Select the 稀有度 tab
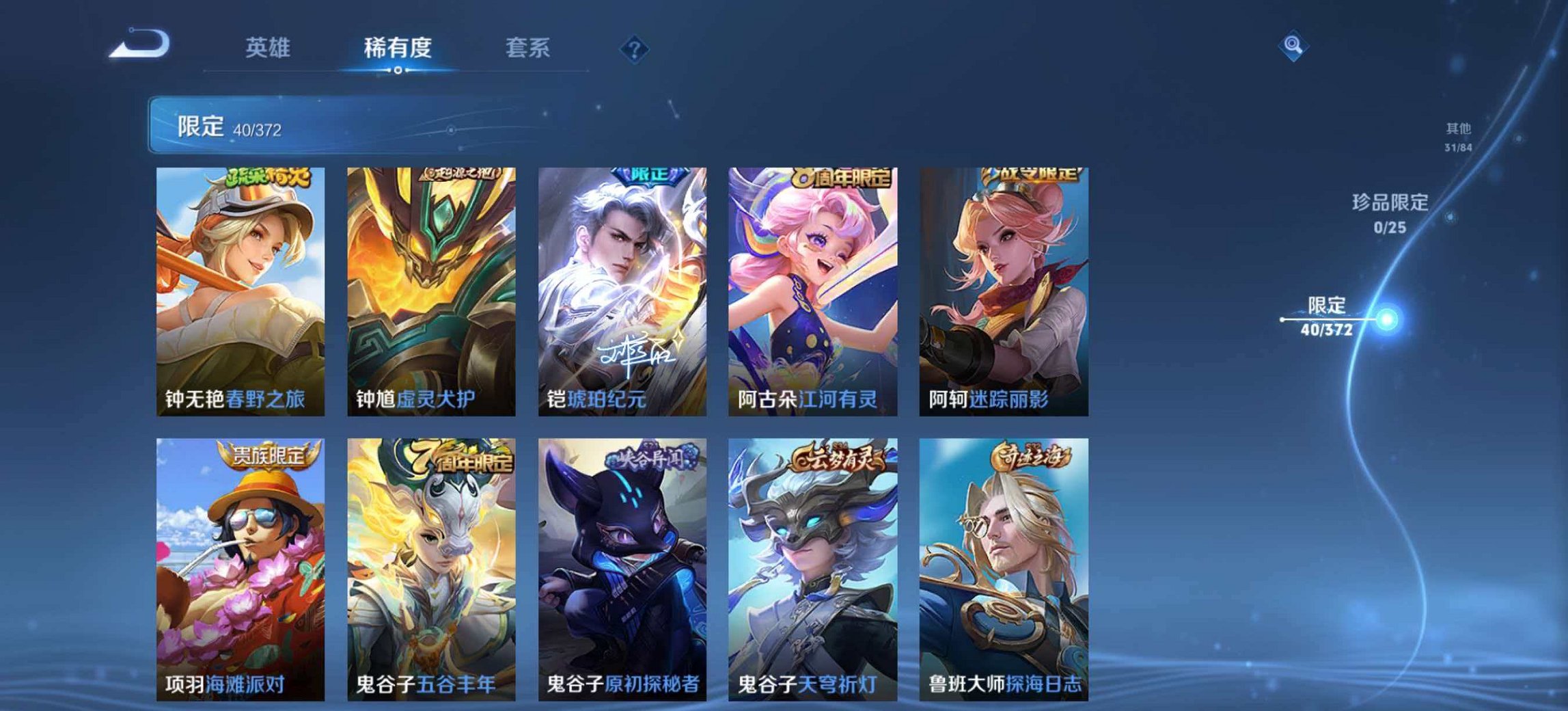 pos(401,46)
